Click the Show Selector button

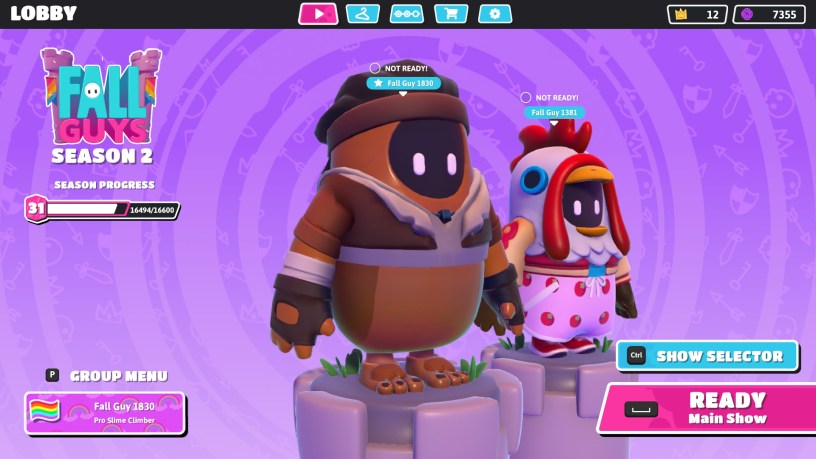(707, 356)
